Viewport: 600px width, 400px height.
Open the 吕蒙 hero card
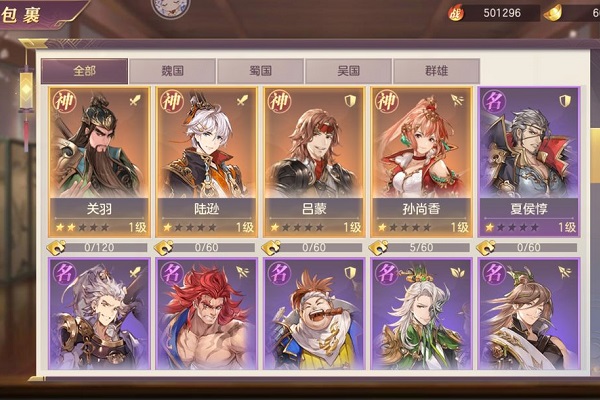coord(314,160)
